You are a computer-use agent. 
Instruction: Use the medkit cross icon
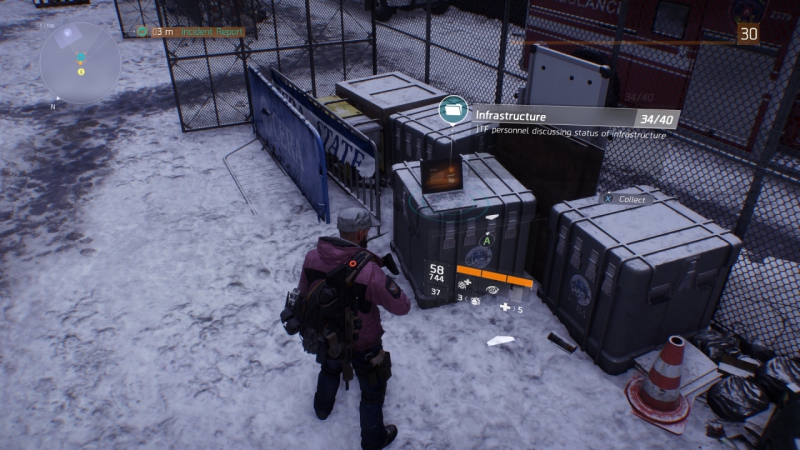(505, 307)
